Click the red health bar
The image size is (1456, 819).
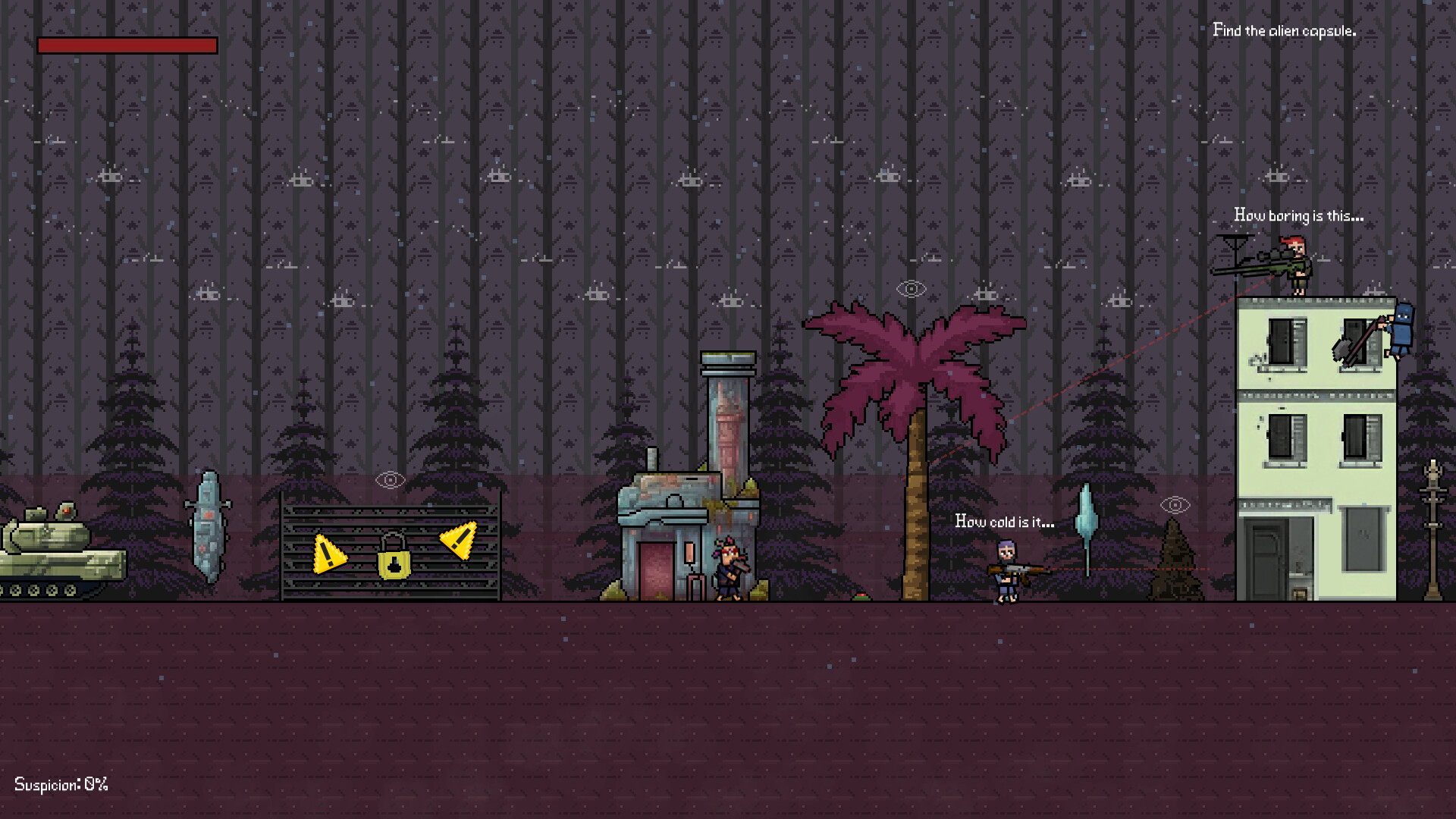(127, 45)
